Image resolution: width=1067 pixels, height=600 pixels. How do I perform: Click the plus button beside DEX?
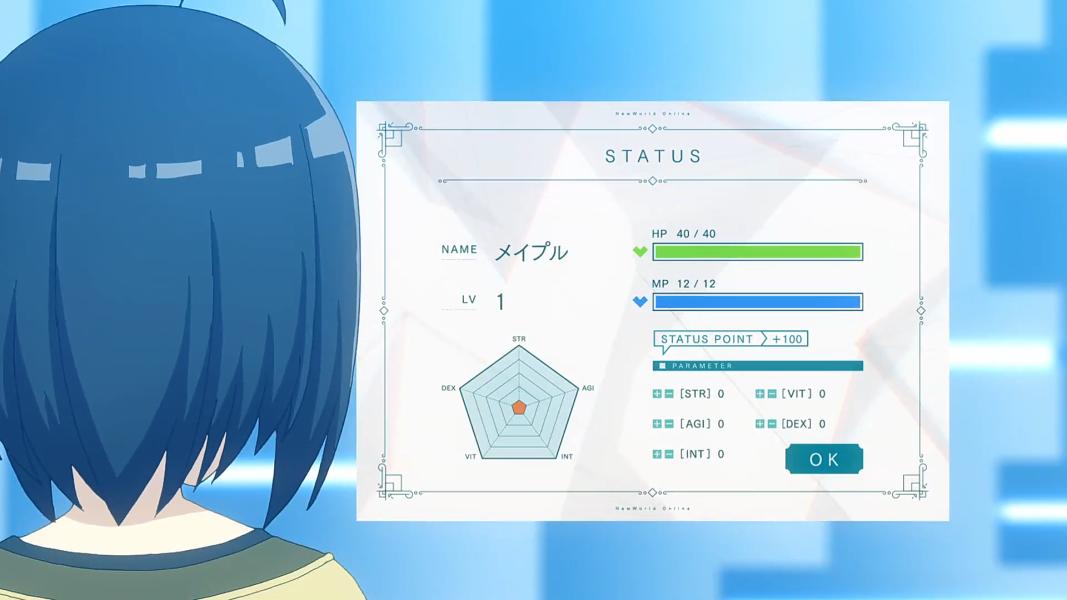(x=760, y=424)
